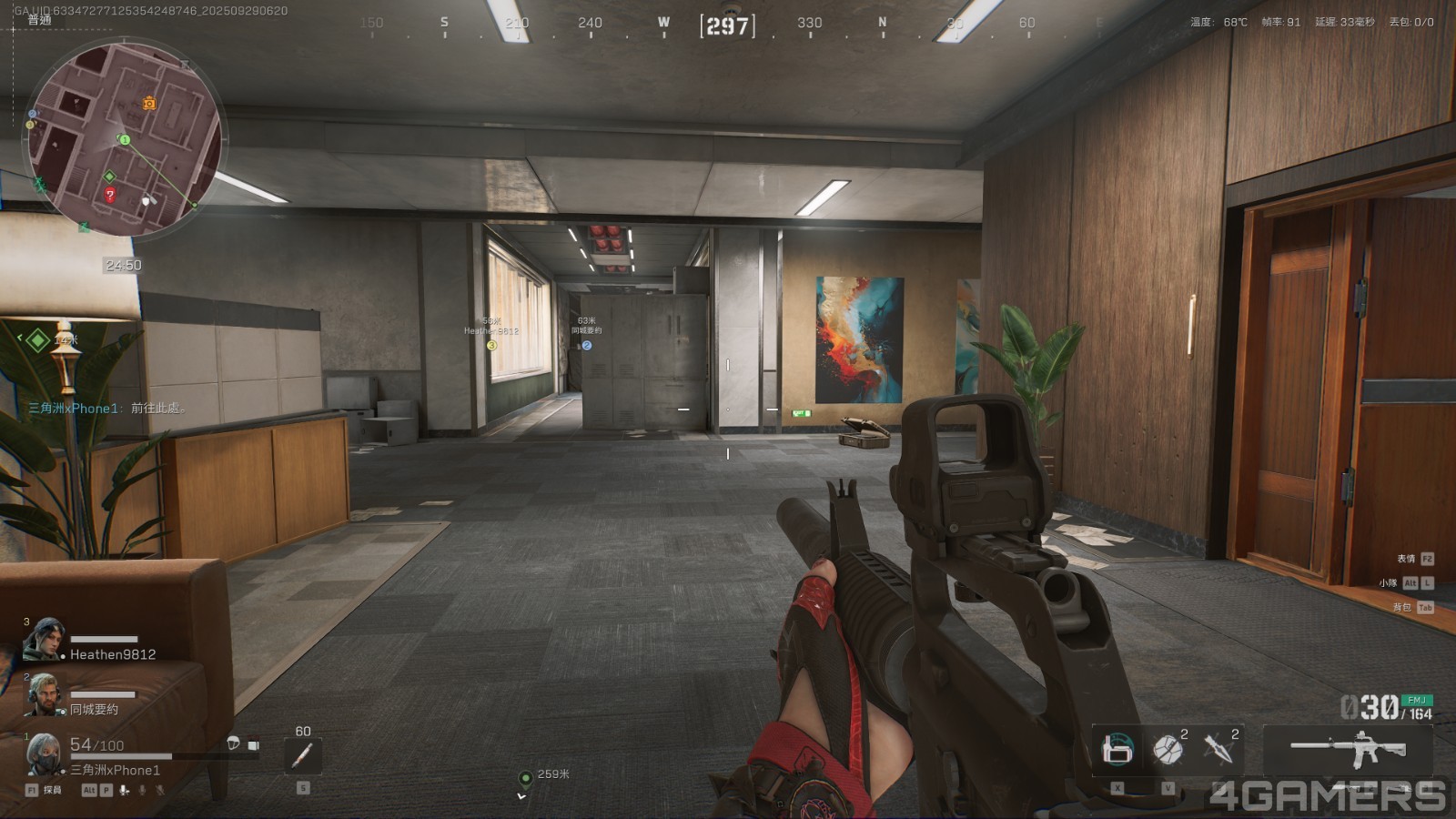Viewport: 1456px width, 819px height.
Task: Click the 259米 objective marker
Action: tap(525, 777)
